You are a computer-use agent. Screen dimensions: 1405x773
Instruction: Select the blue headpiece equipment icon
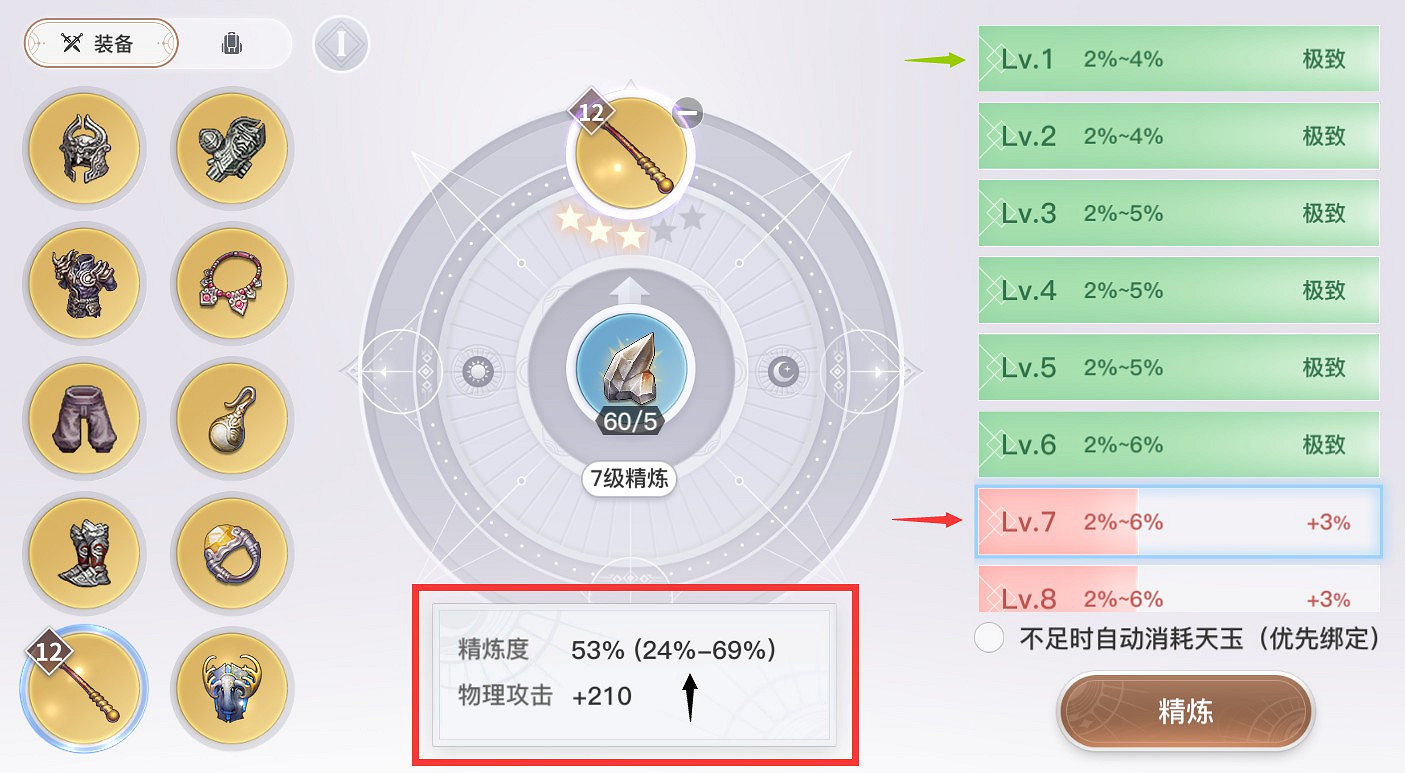pos(231,688)
